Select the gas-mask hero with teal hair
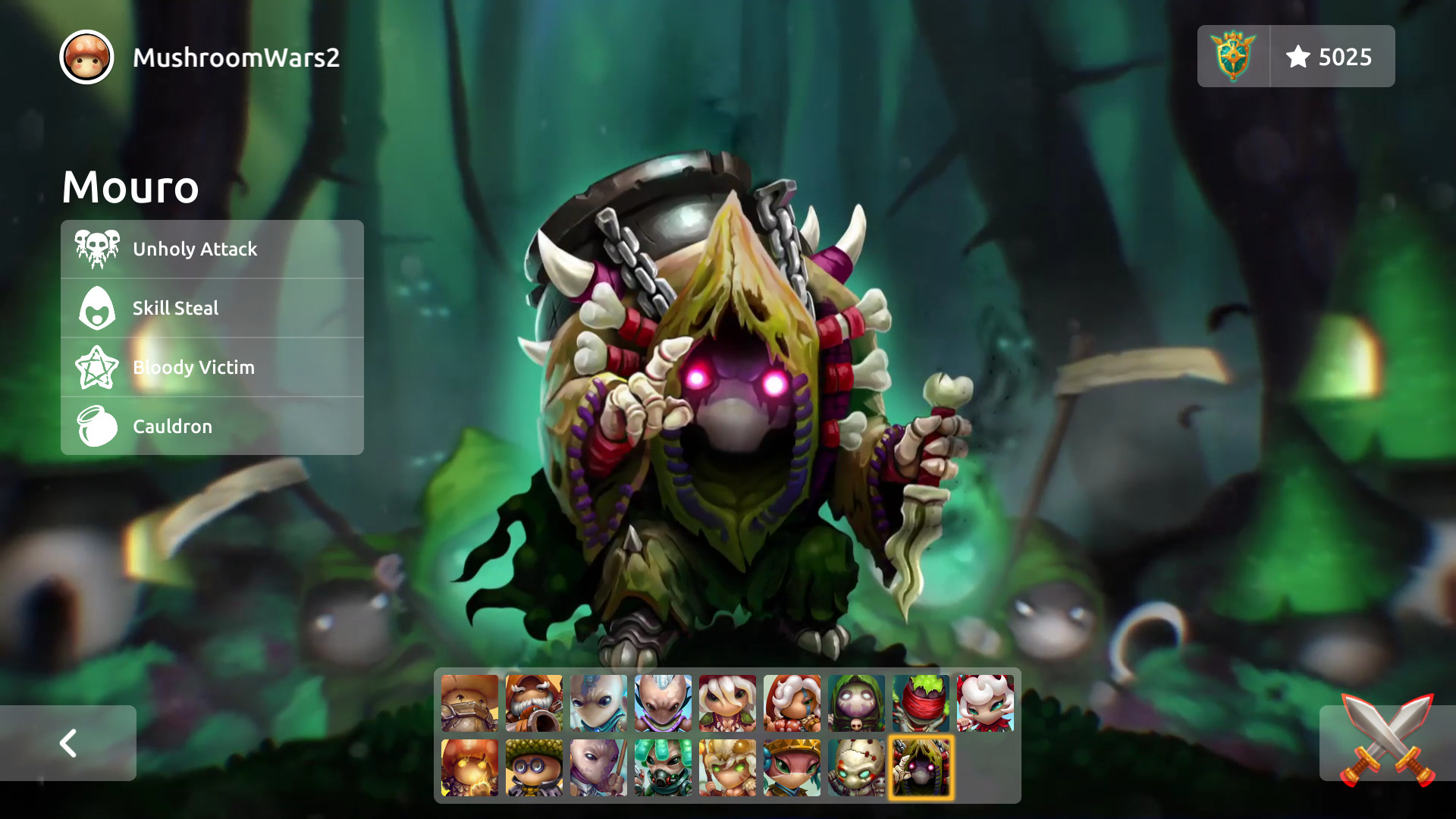 pyautogui.click(x=662, y=767)
